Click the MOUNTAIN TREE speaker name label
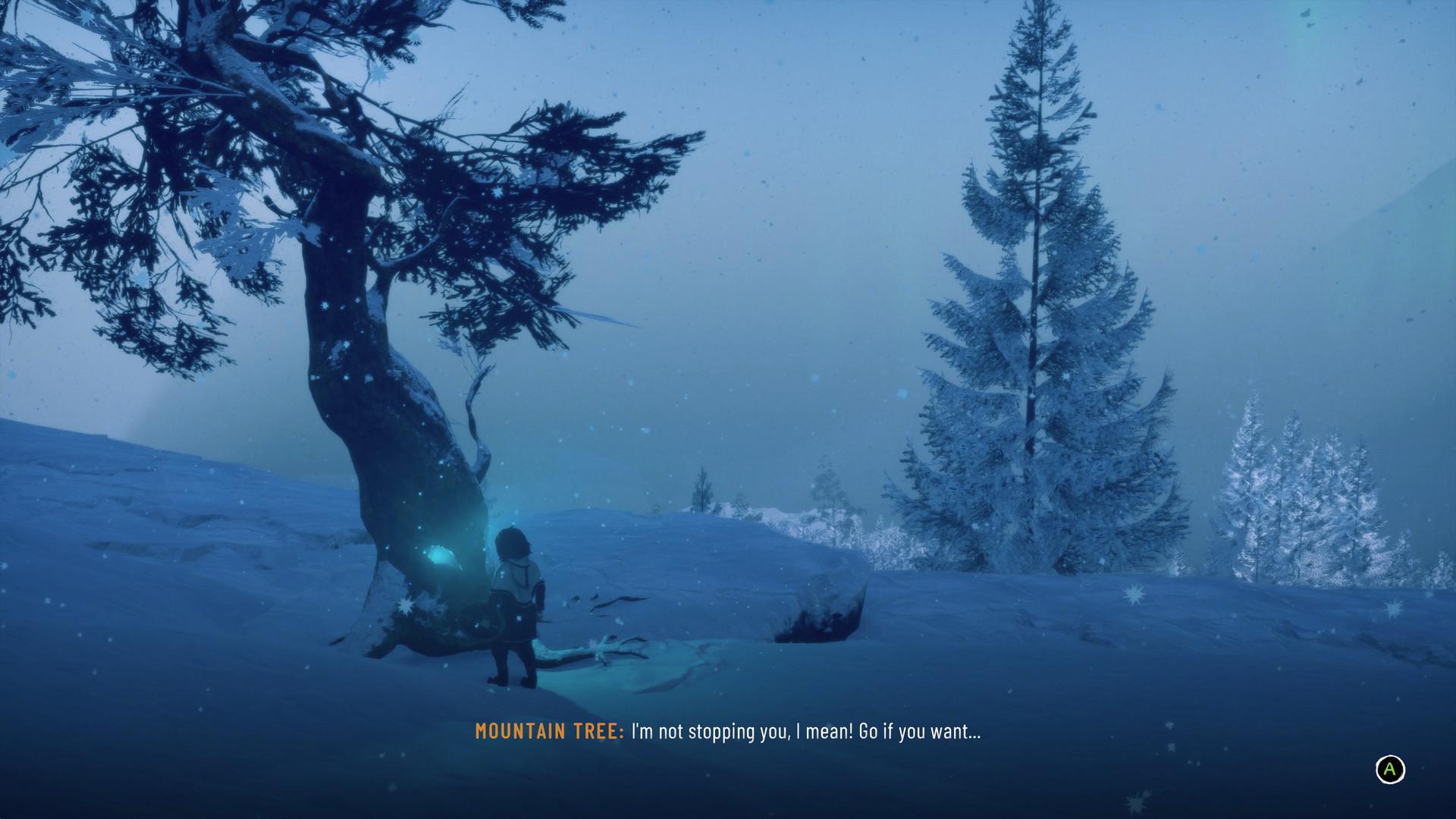 [548, 733]
